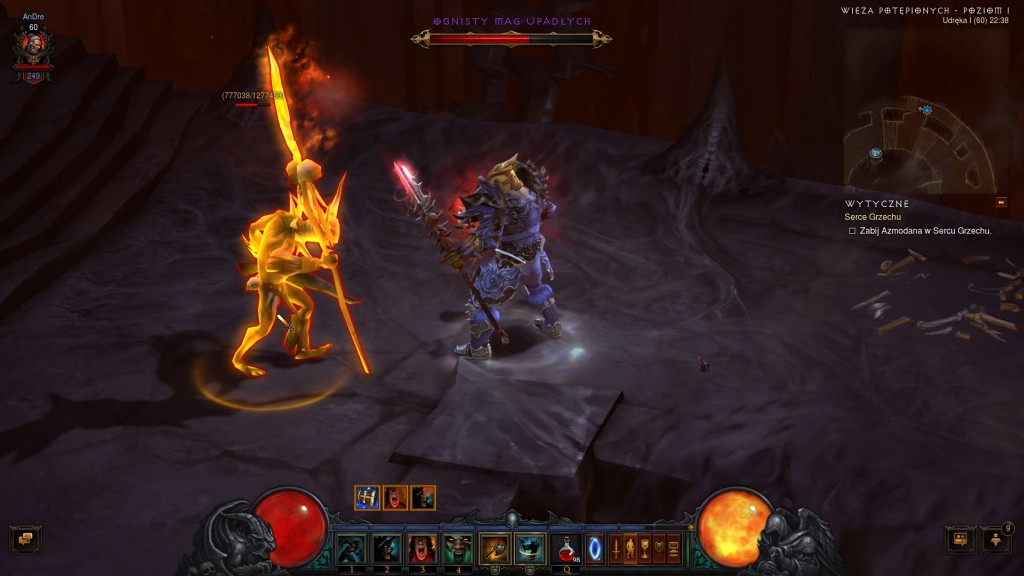Open the game menu button
This screenshot has width=1024, height=576.
pos(674,548)
